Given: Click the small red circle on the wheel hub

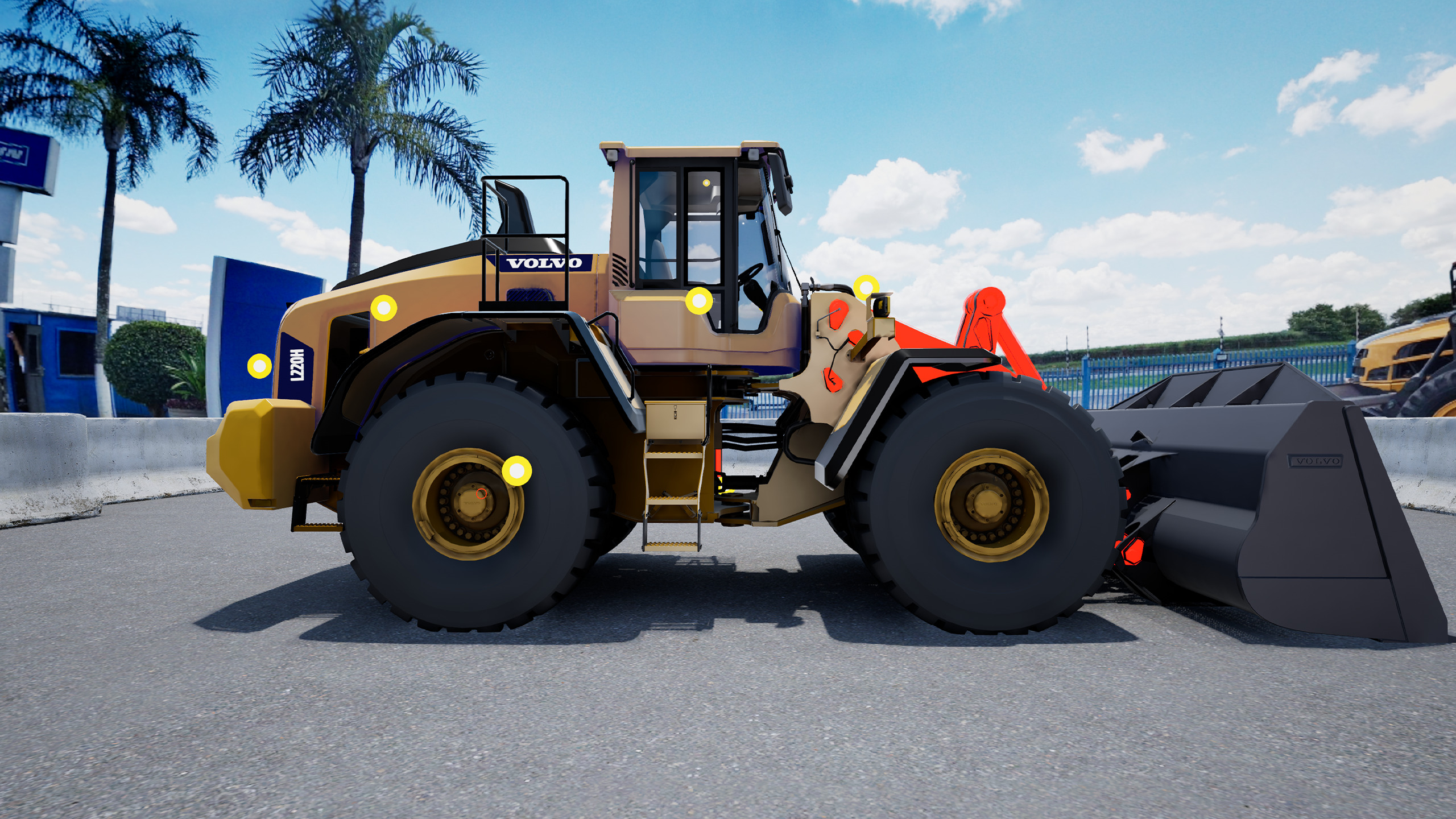Looking at the screenshot, I should pos(481,493).
